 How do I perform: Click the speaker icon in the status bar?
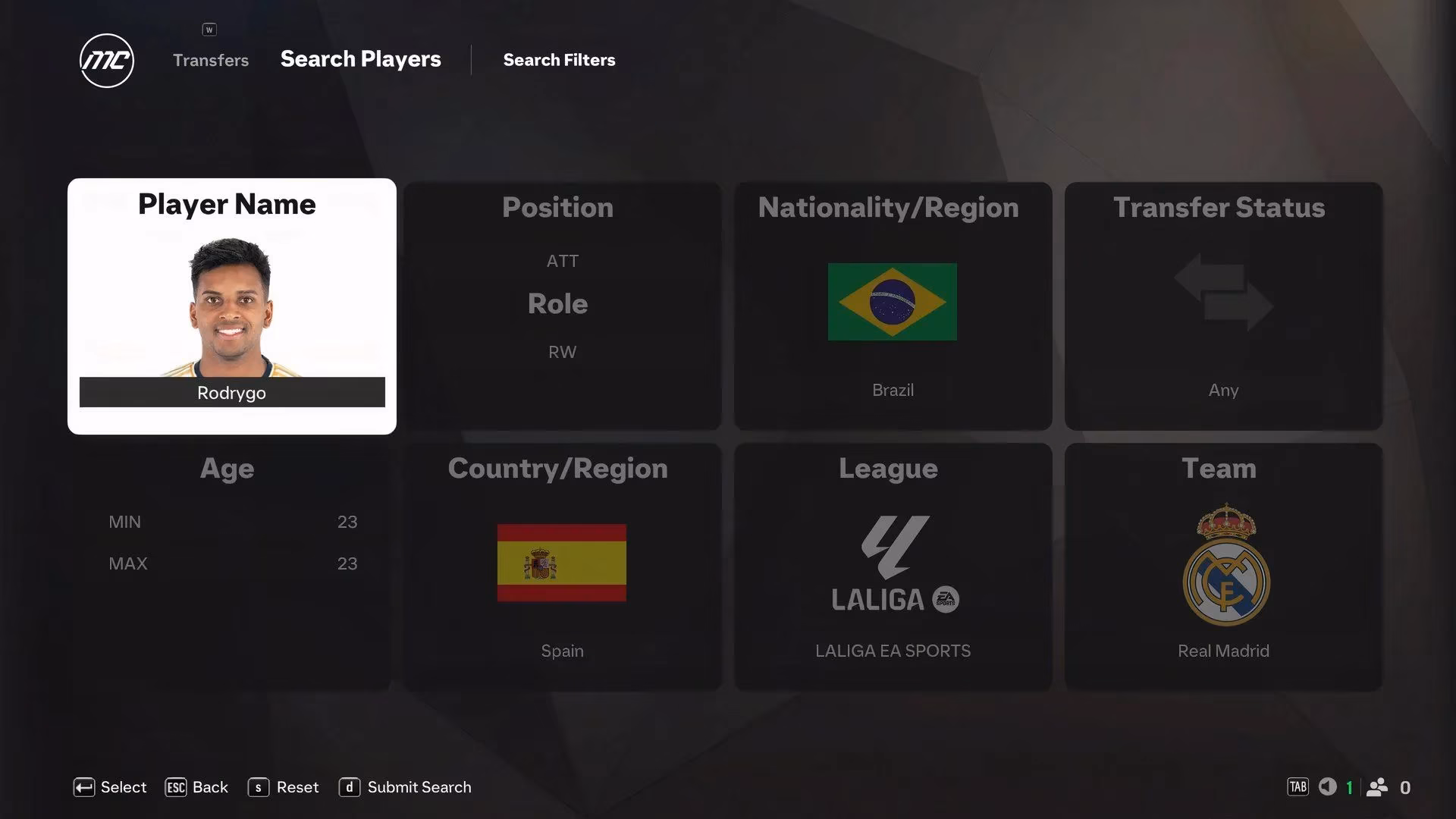pos(1328,787)
